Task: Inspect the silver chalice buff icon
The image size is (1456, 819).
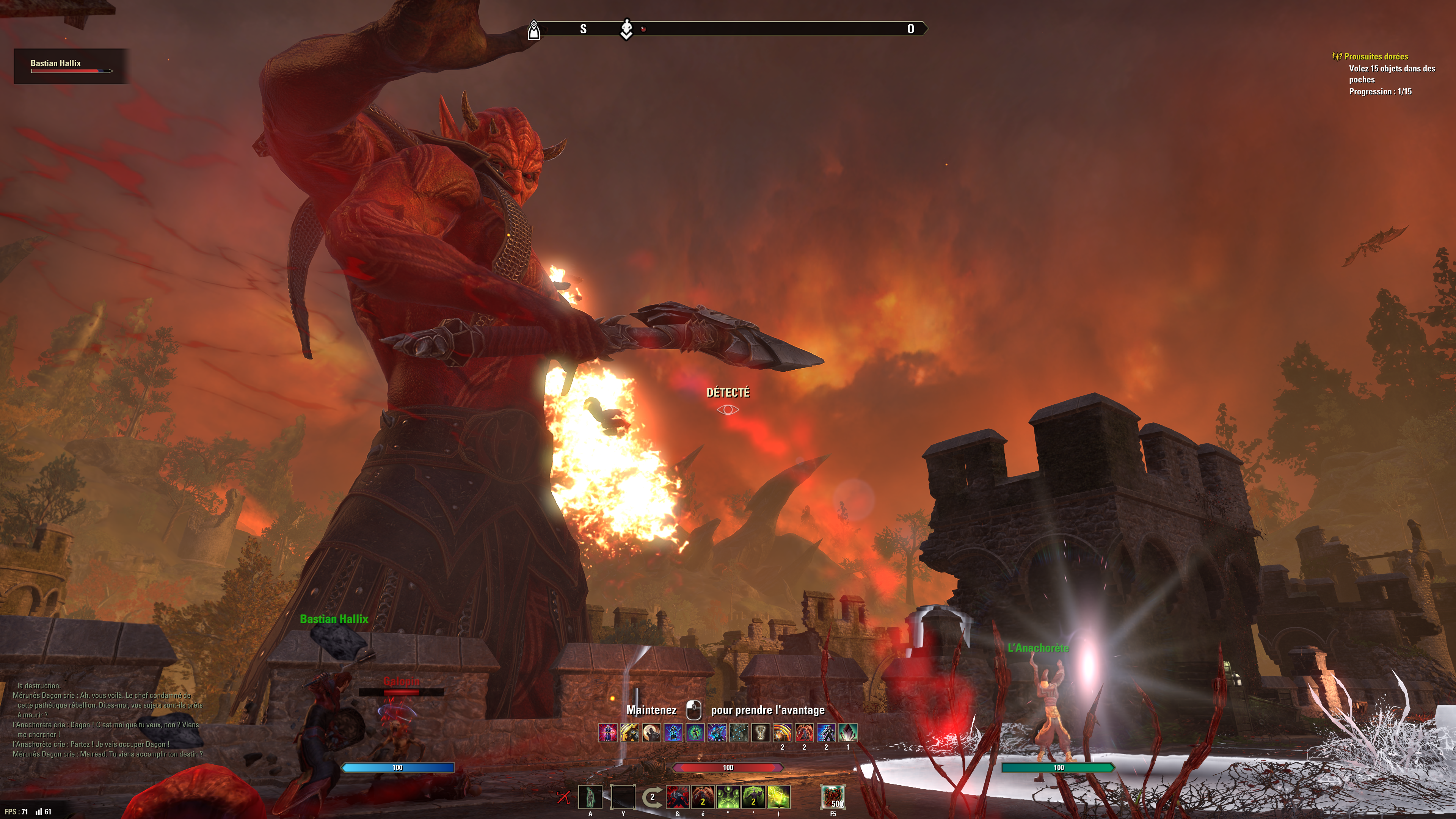Action: pyautogui.click(x=761, y=733)
